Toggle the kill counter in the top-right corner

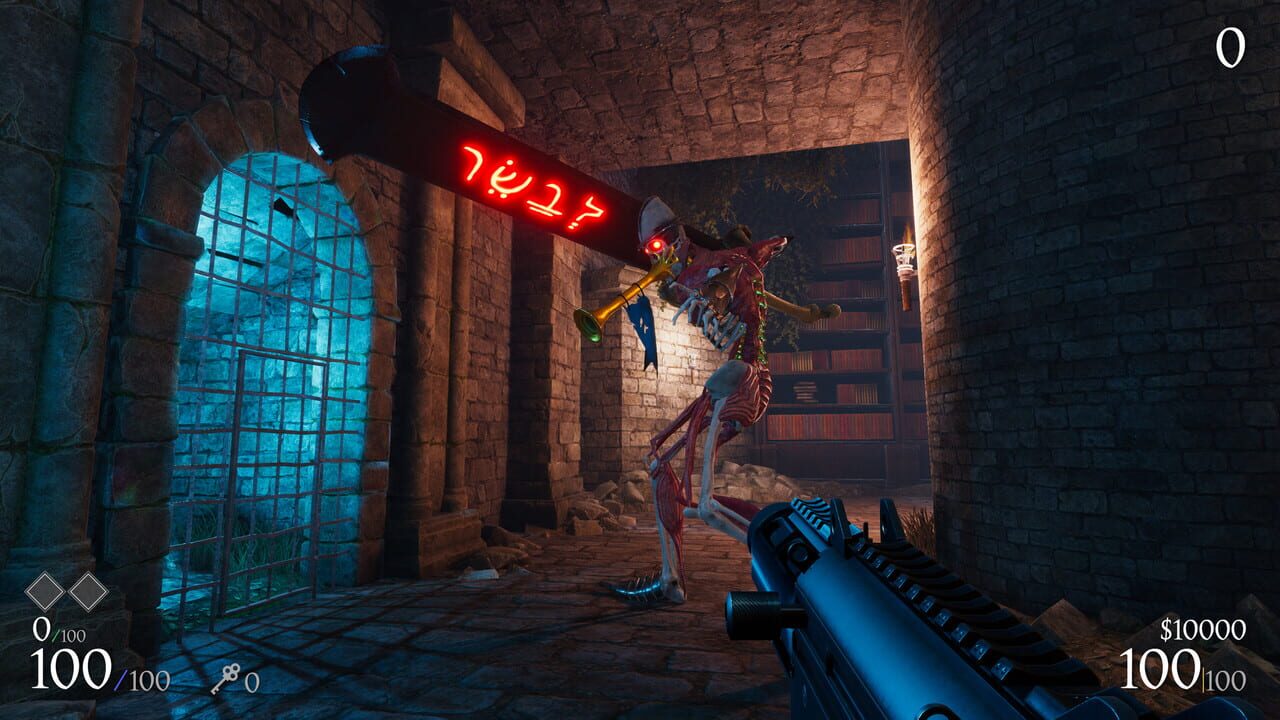[x=1230, y=46]
